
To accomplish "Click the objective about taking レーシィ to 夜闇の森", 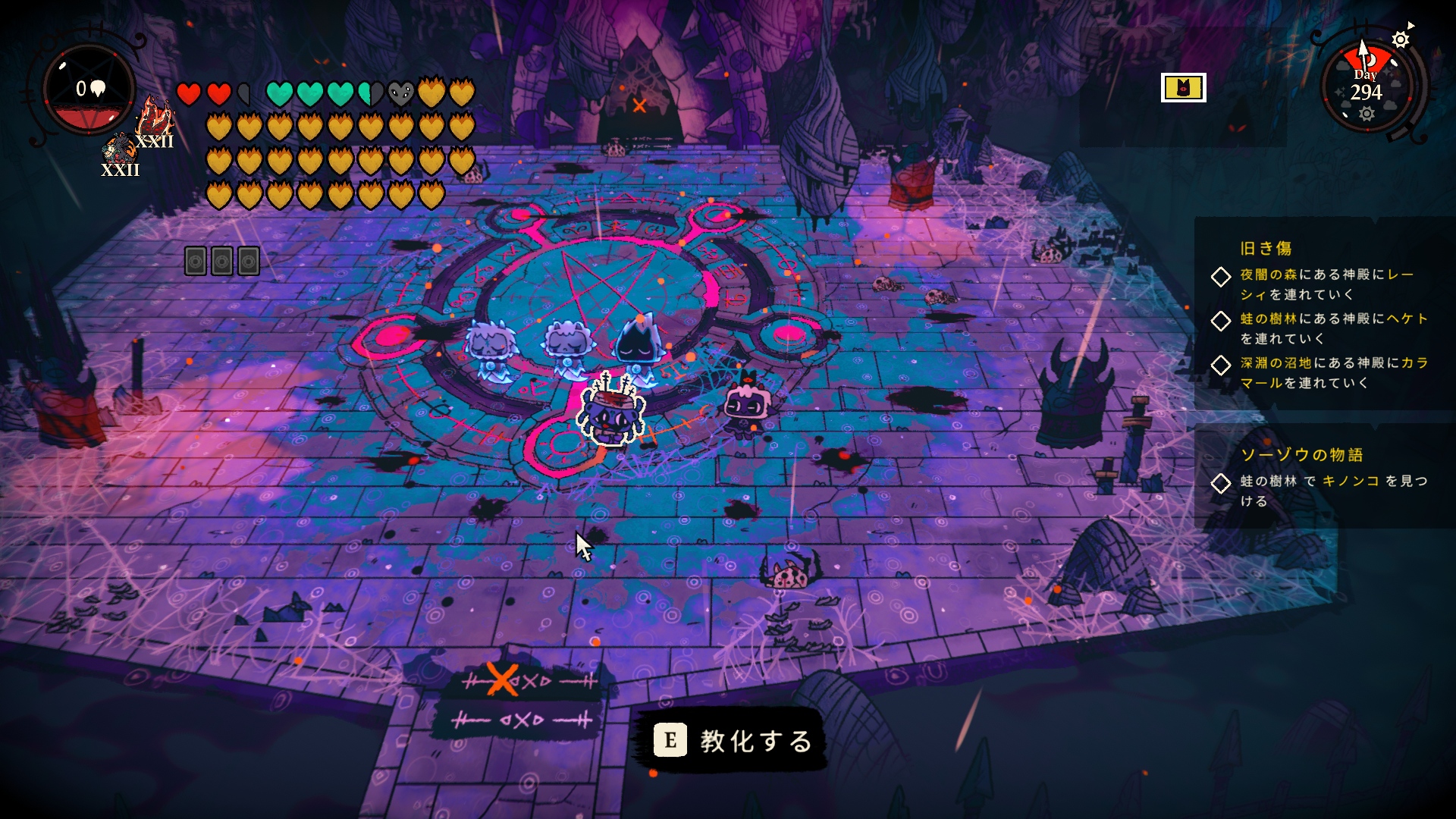I will click(1326, 284).
